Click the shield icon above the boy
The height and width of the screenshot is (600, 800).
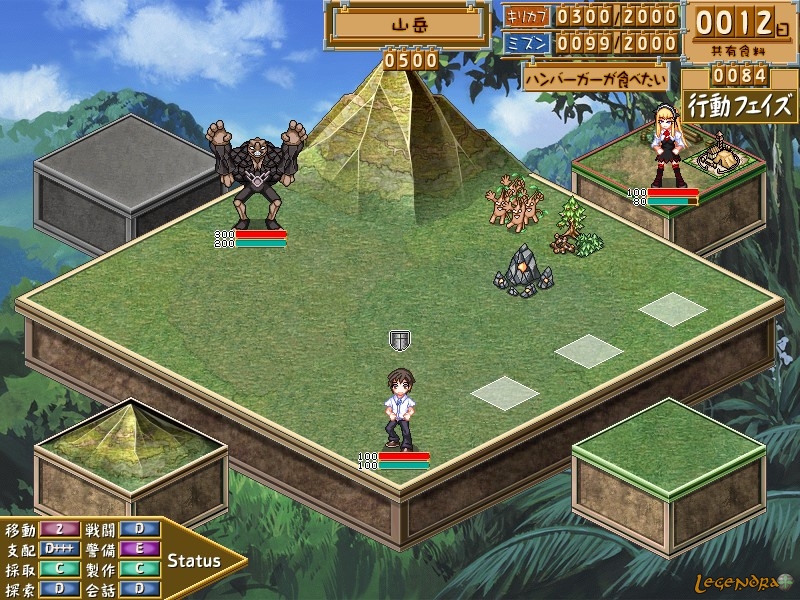point(399,340)
